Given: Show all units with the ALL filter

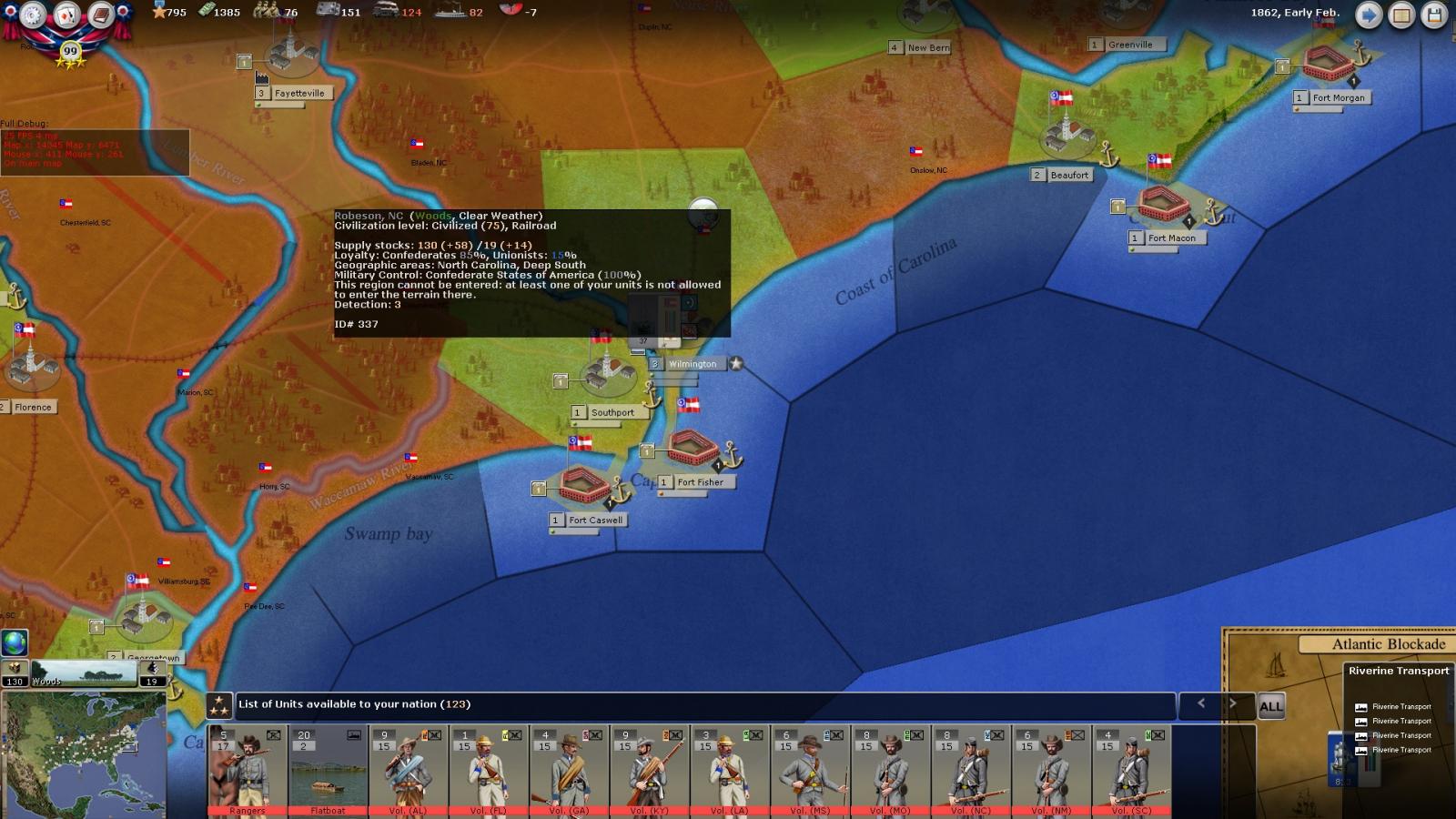Looking at the screenshot, I should point(1270,706).
